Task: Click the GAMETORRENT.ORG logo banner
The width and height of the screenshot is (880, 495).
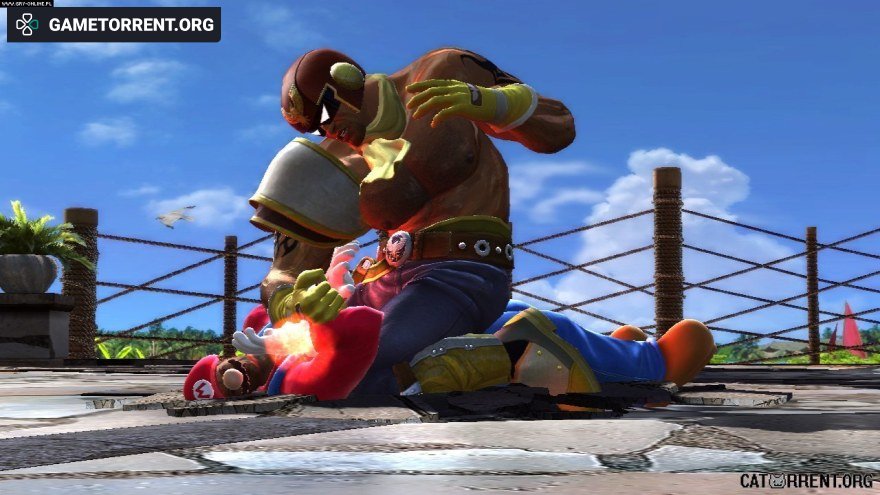Action: tap(114, 24)
